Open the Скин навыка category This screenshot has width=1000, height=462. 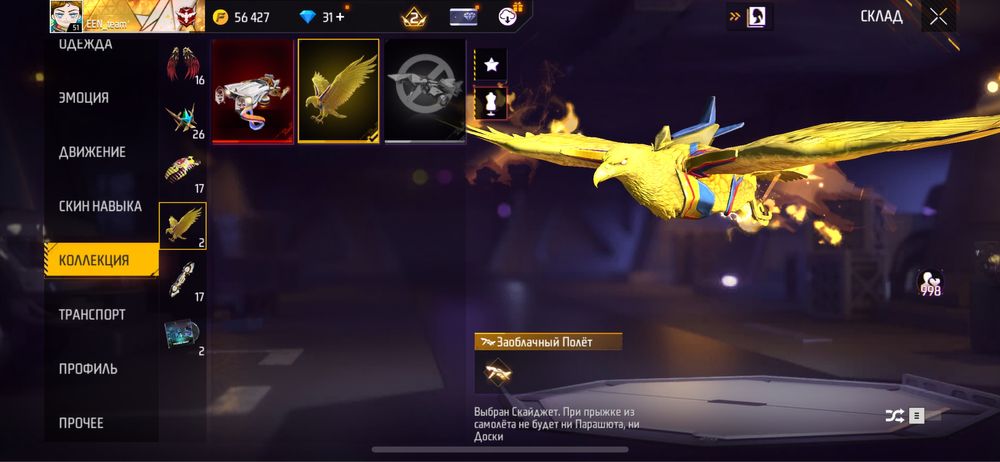pos(100,206)
